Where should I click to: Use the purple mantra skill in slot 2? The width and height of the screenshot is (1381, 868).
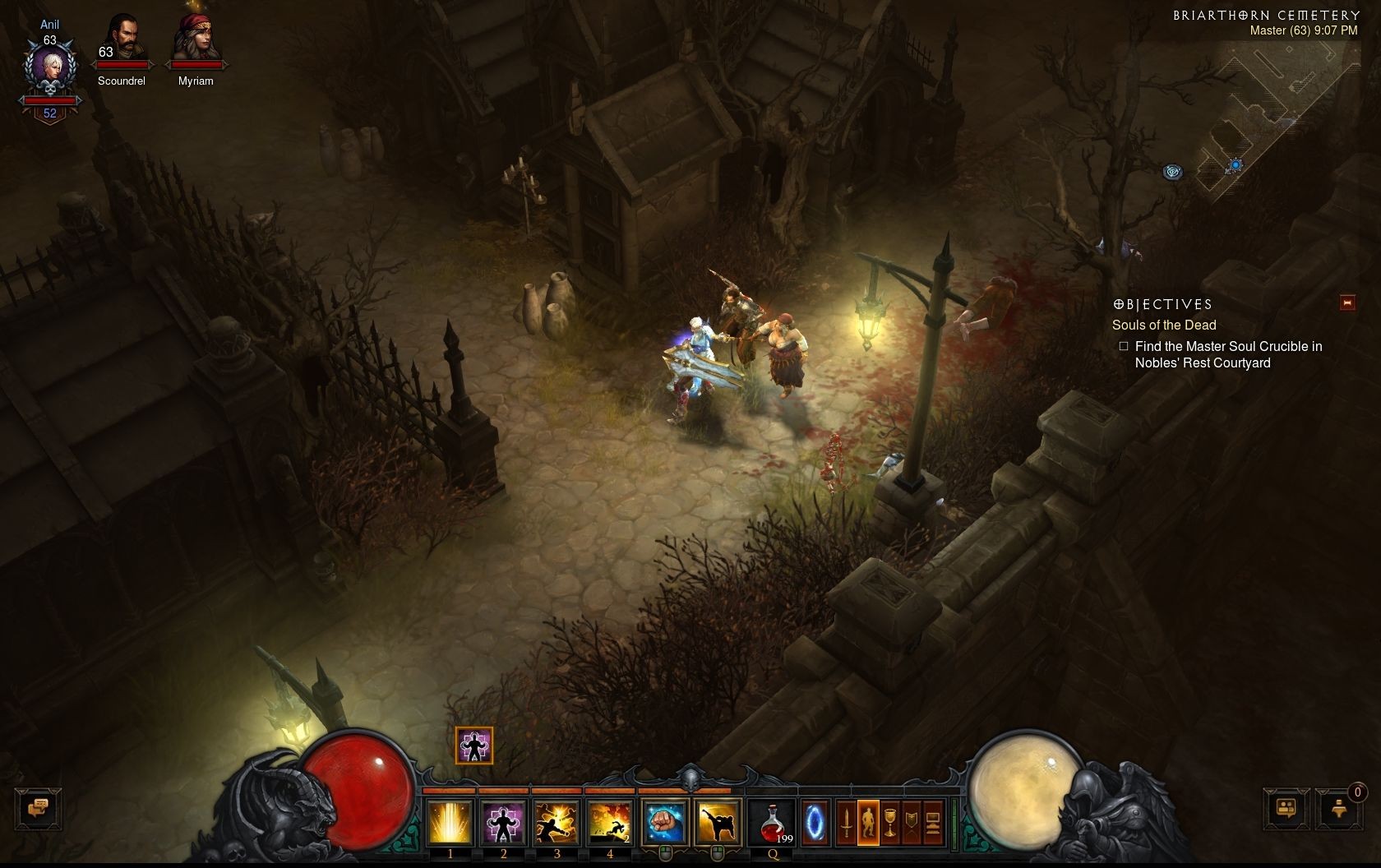pos(503,822)
